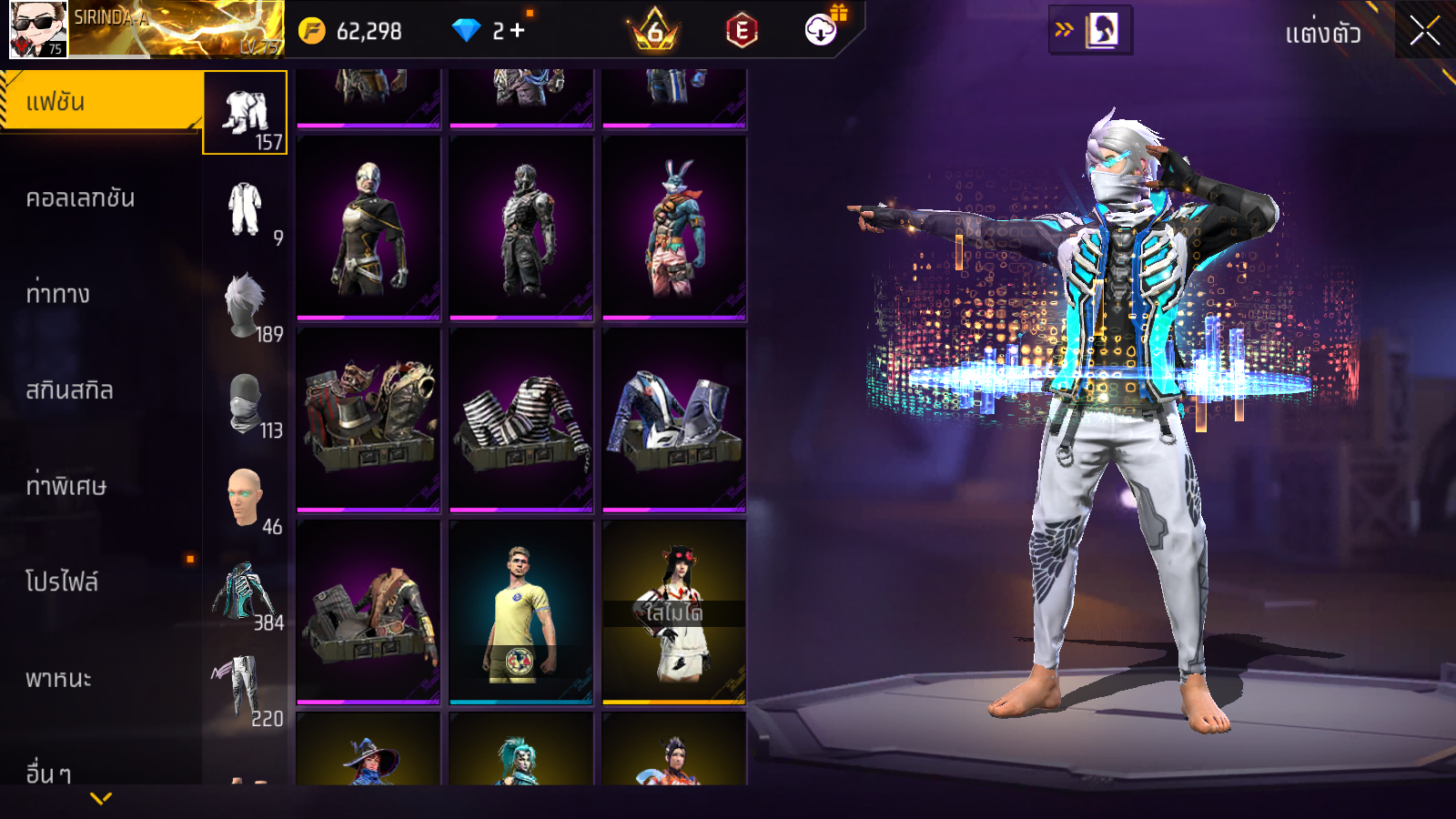Close the wardrobe with the X button

(x=1424, y=32)
